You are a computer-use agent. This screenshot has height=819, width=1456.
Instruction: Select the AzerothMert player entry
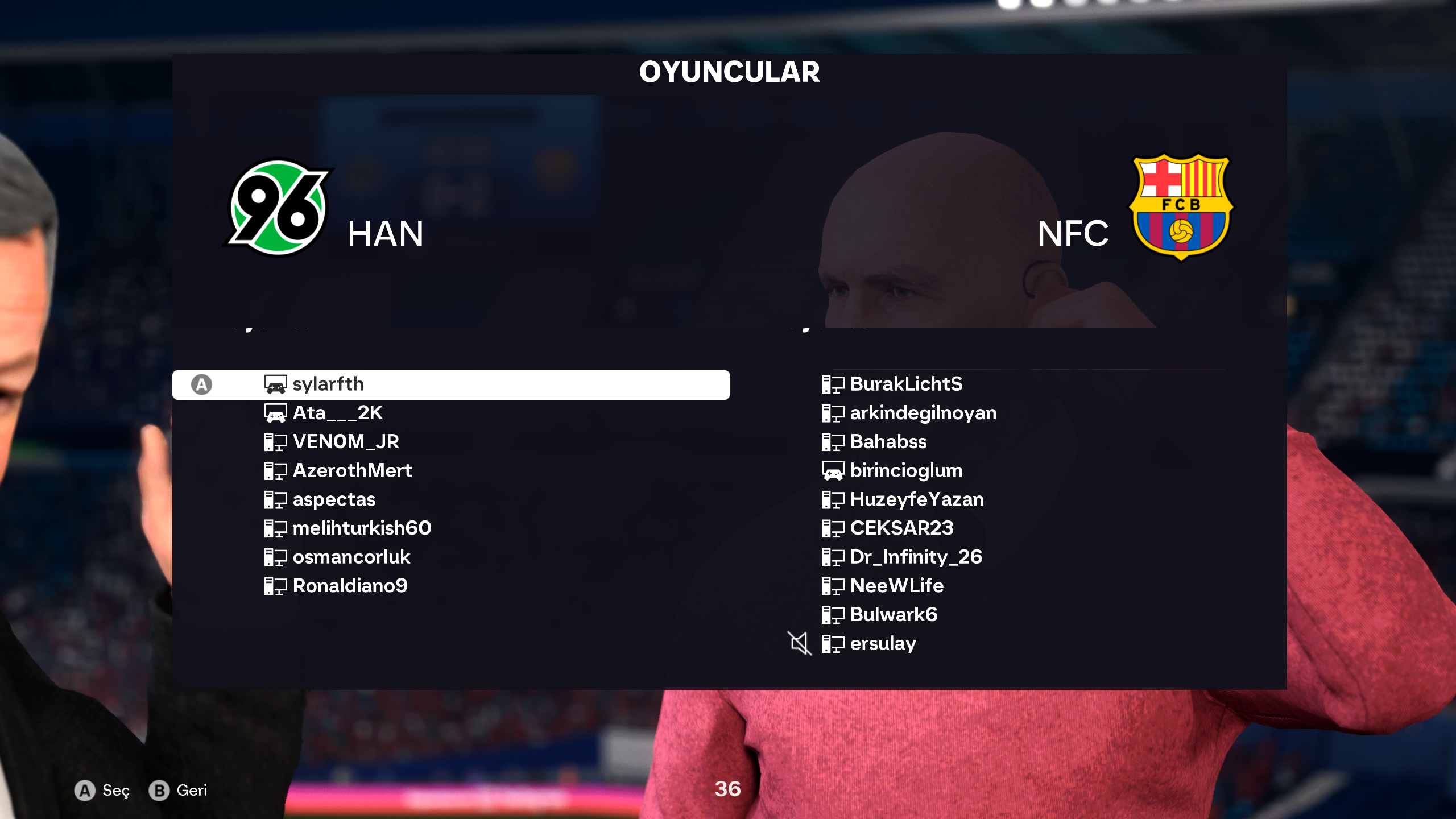(351, 471)
